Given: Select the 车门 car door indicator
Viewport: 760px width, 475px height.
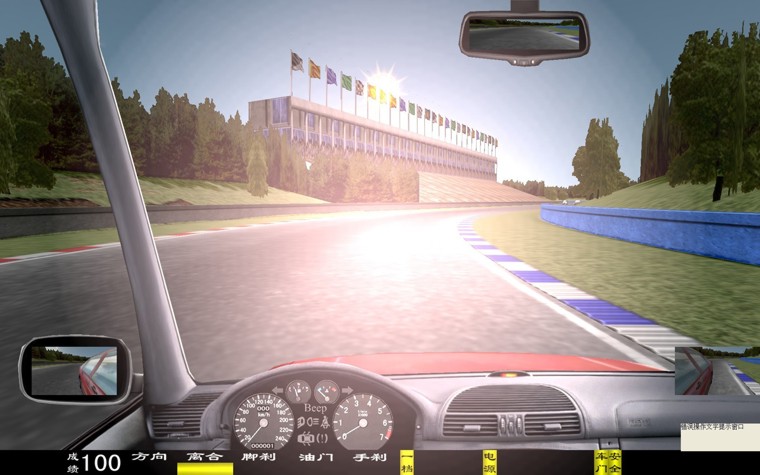Looking at the screenshot, I should click(600, 461).
